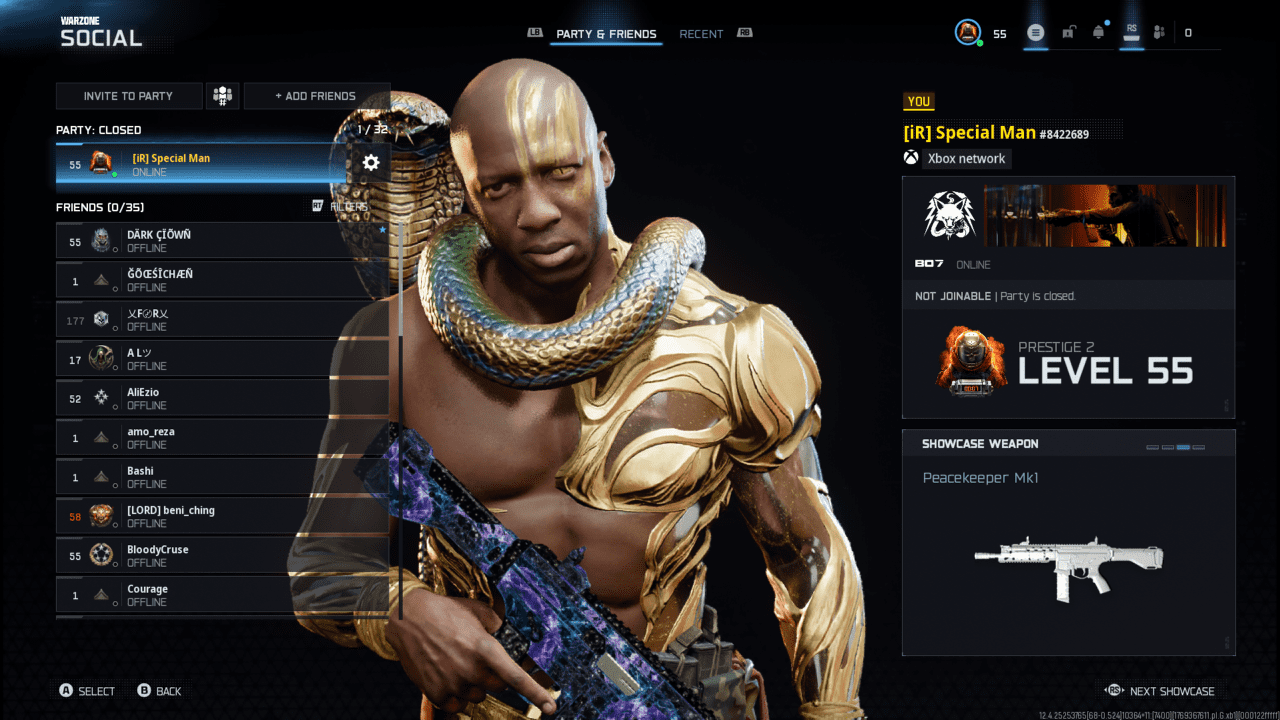1280x720 pixels.
Task: Switch to the Recent tab
Action: (x=701, y=34)
